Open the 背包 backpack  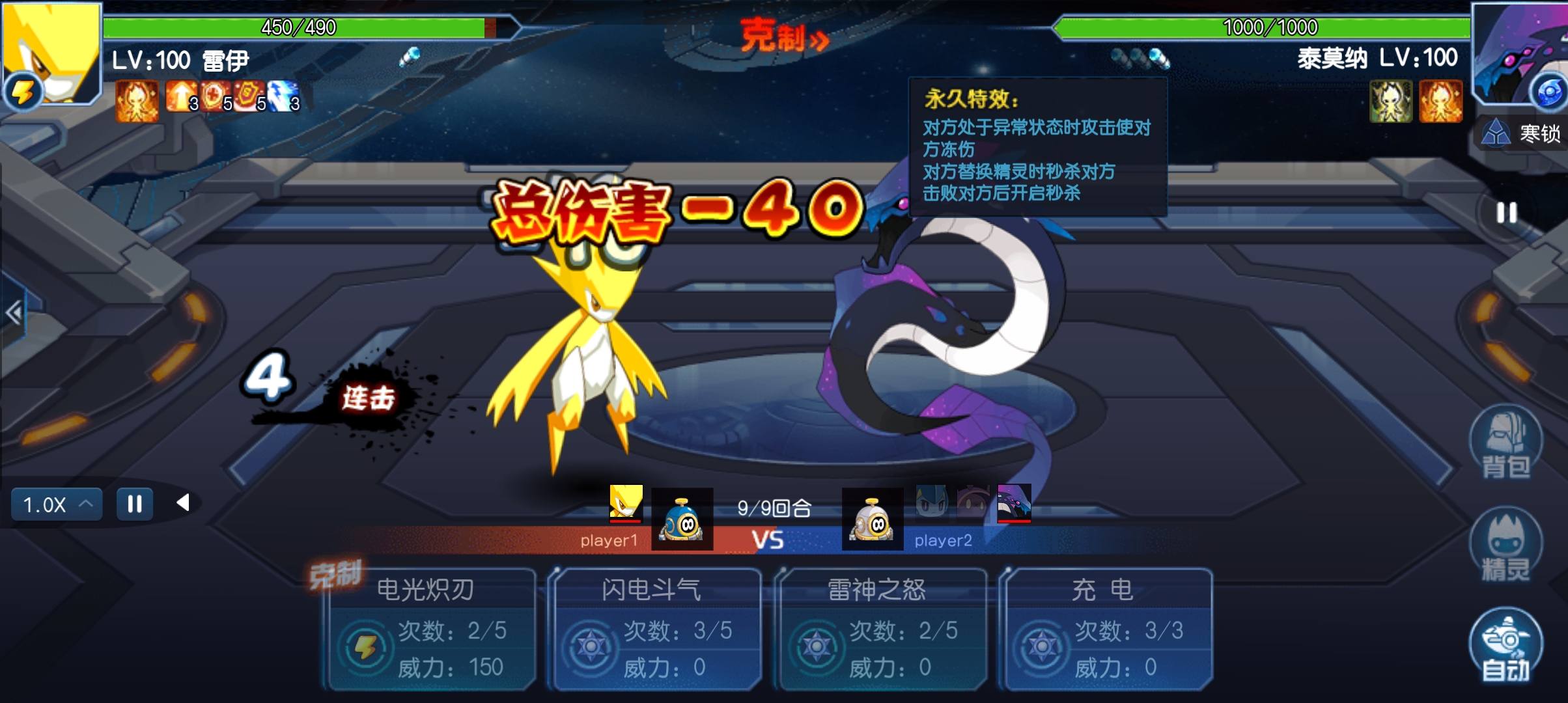pos(1505,444)
